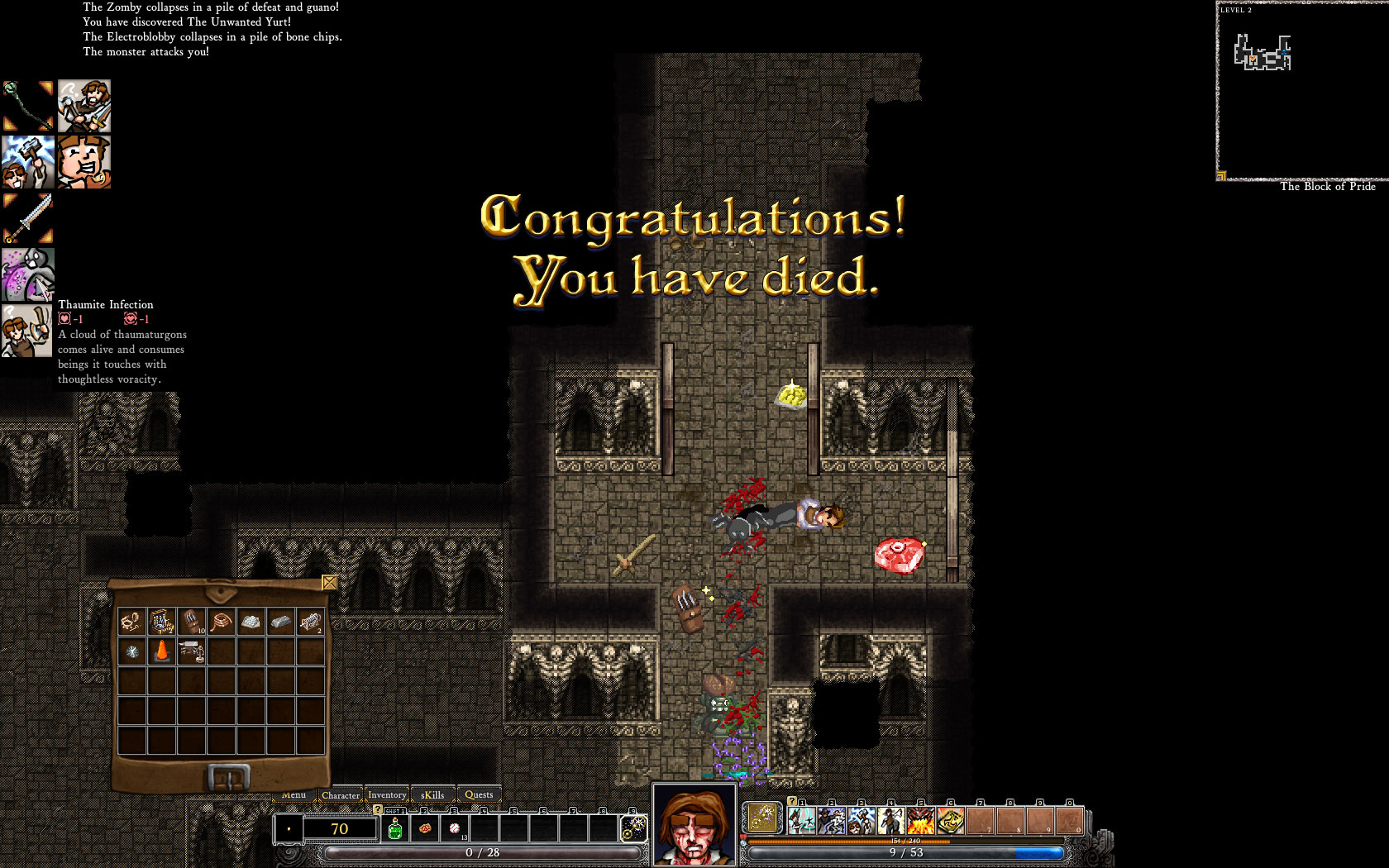Toggle the question-mark help above the item belt
The height and width of the screenshot is (868, 1389).
pyautogui.click(x=378, y=810)
